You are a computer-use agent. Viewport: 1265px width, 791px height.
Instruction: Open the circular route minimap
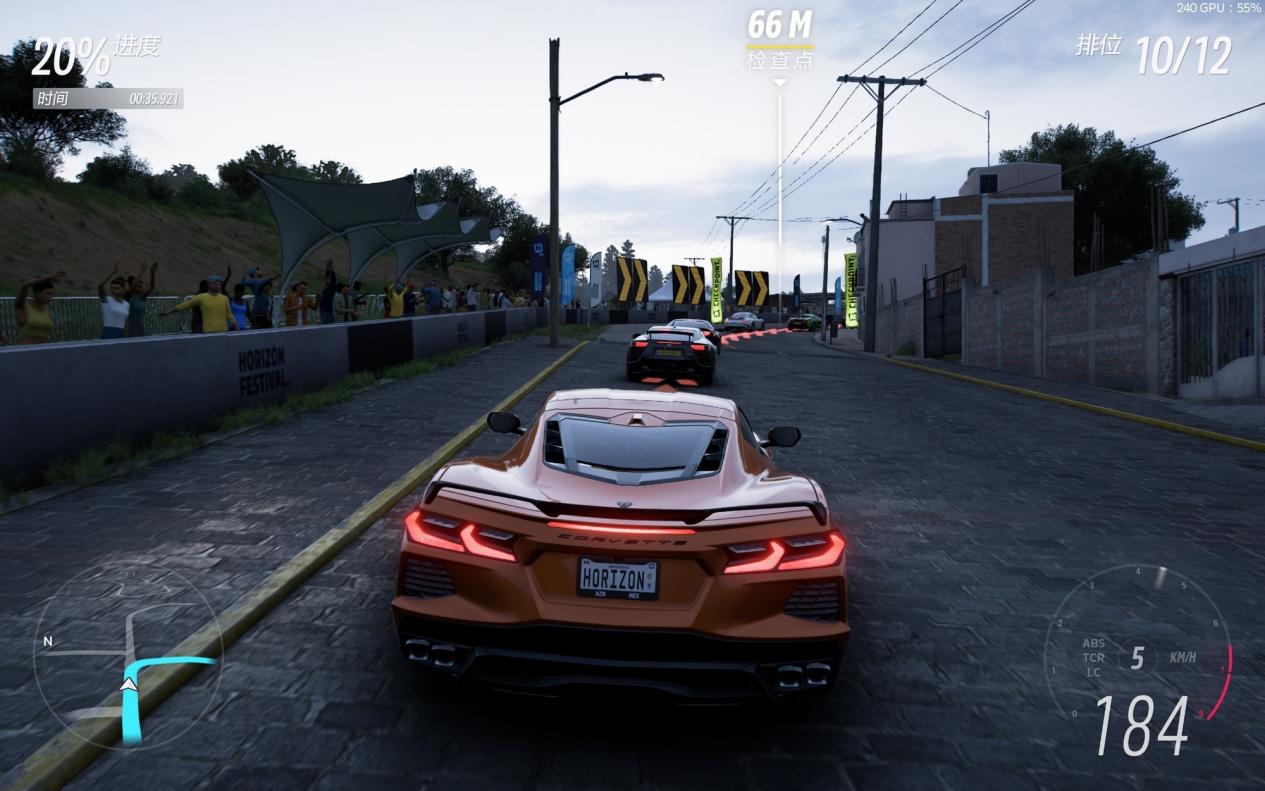coord(127,656)
